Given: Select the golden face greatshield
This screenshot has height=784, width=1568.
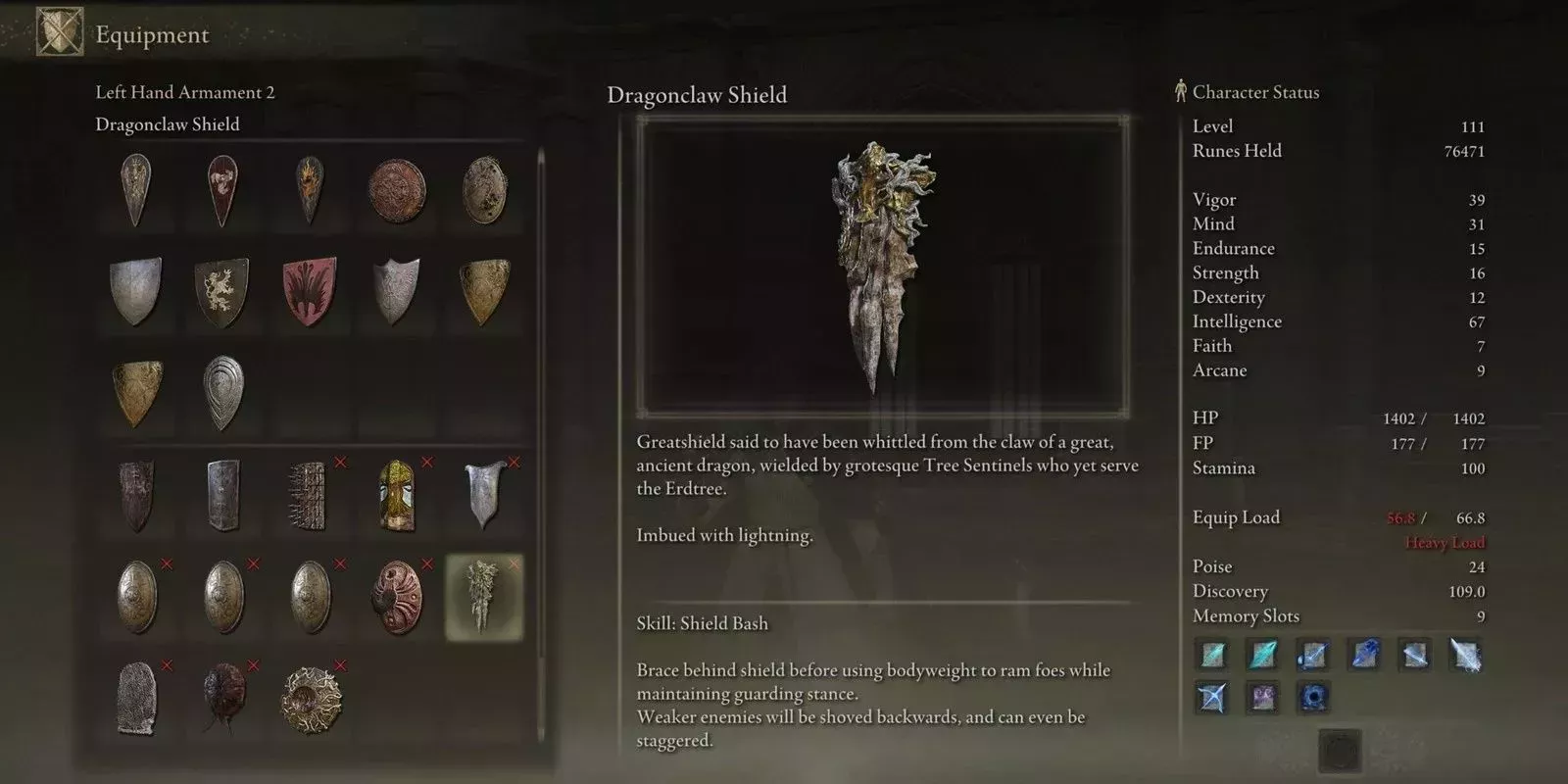Looking at the screenshot, I should [x=397, y=495].
